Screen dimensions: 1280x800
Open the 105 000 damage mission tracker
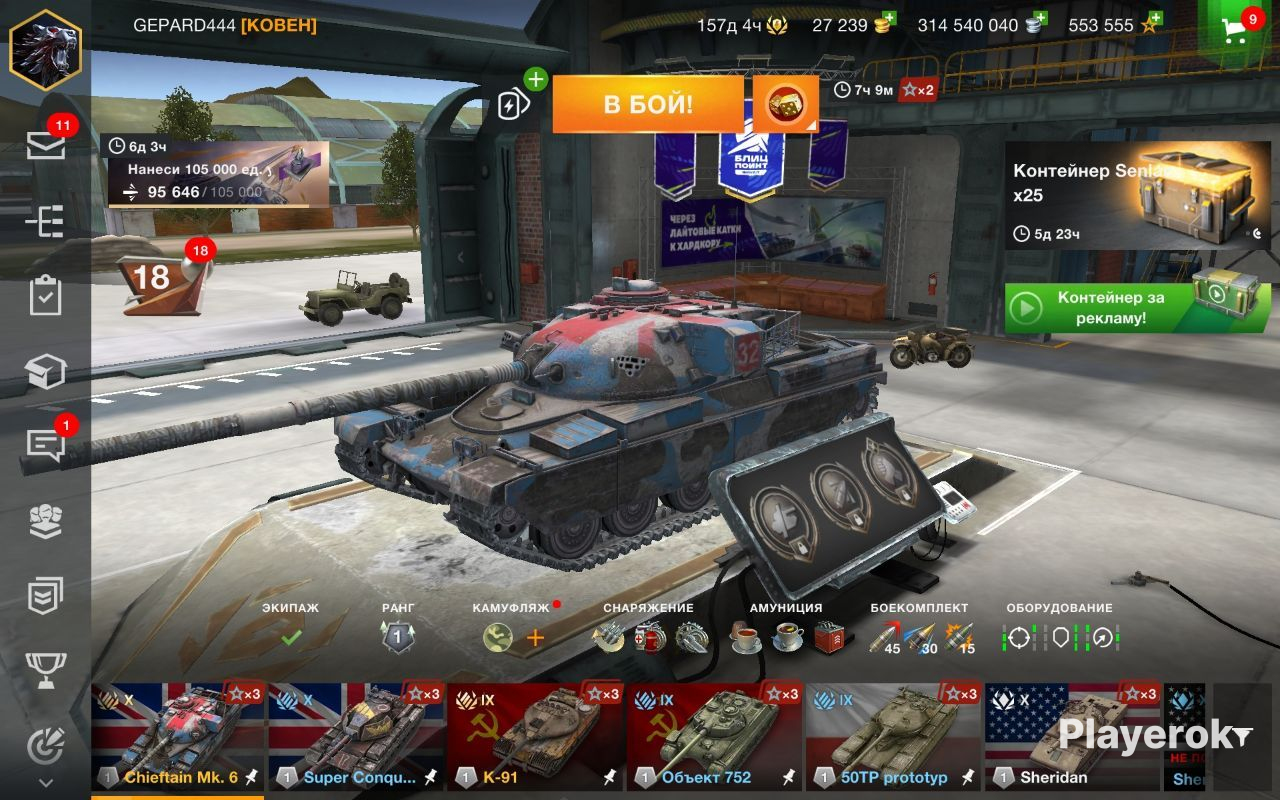pos(215,173)
